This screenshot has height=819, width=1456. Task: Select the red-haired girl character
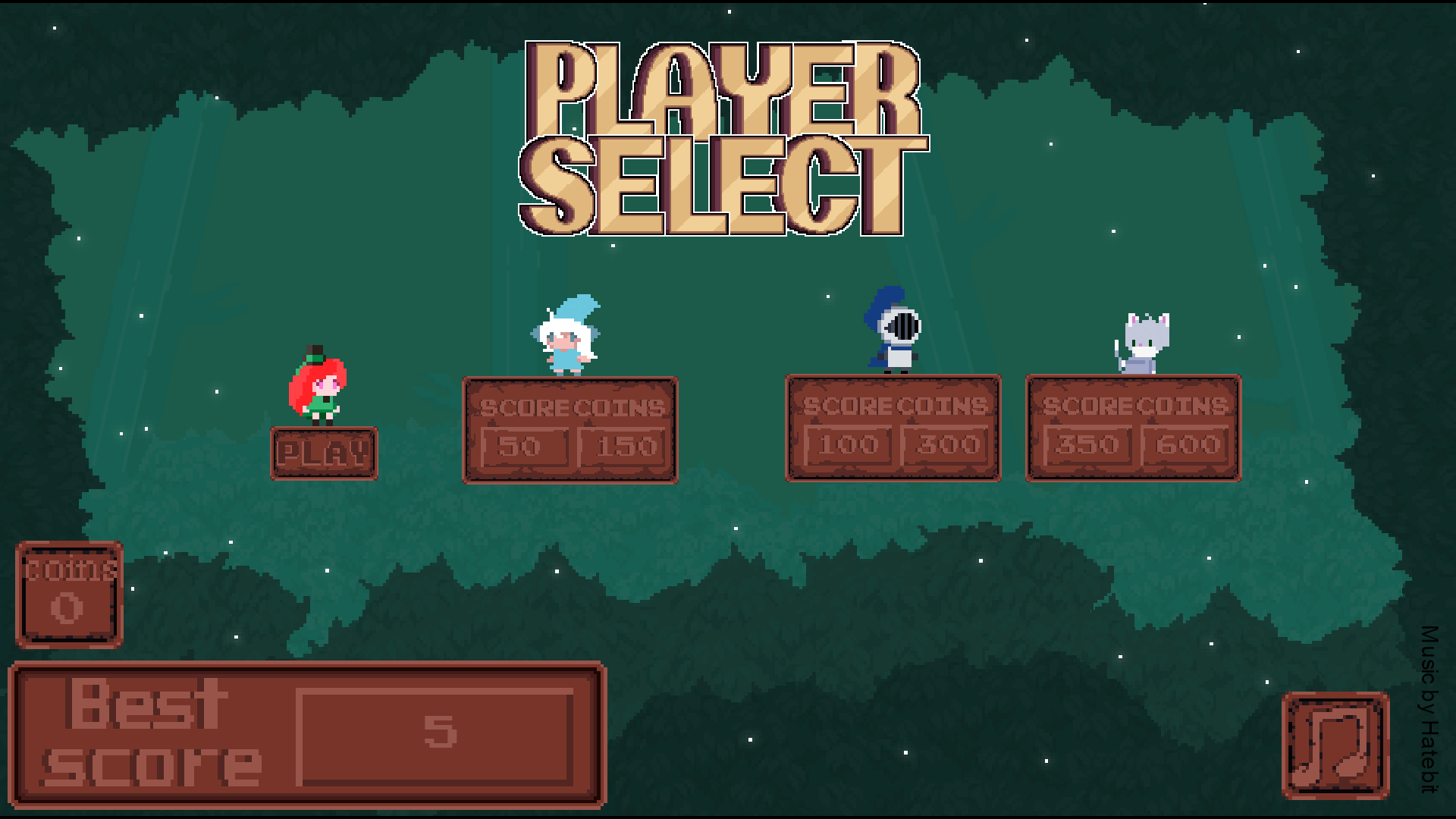coord(318,388)
